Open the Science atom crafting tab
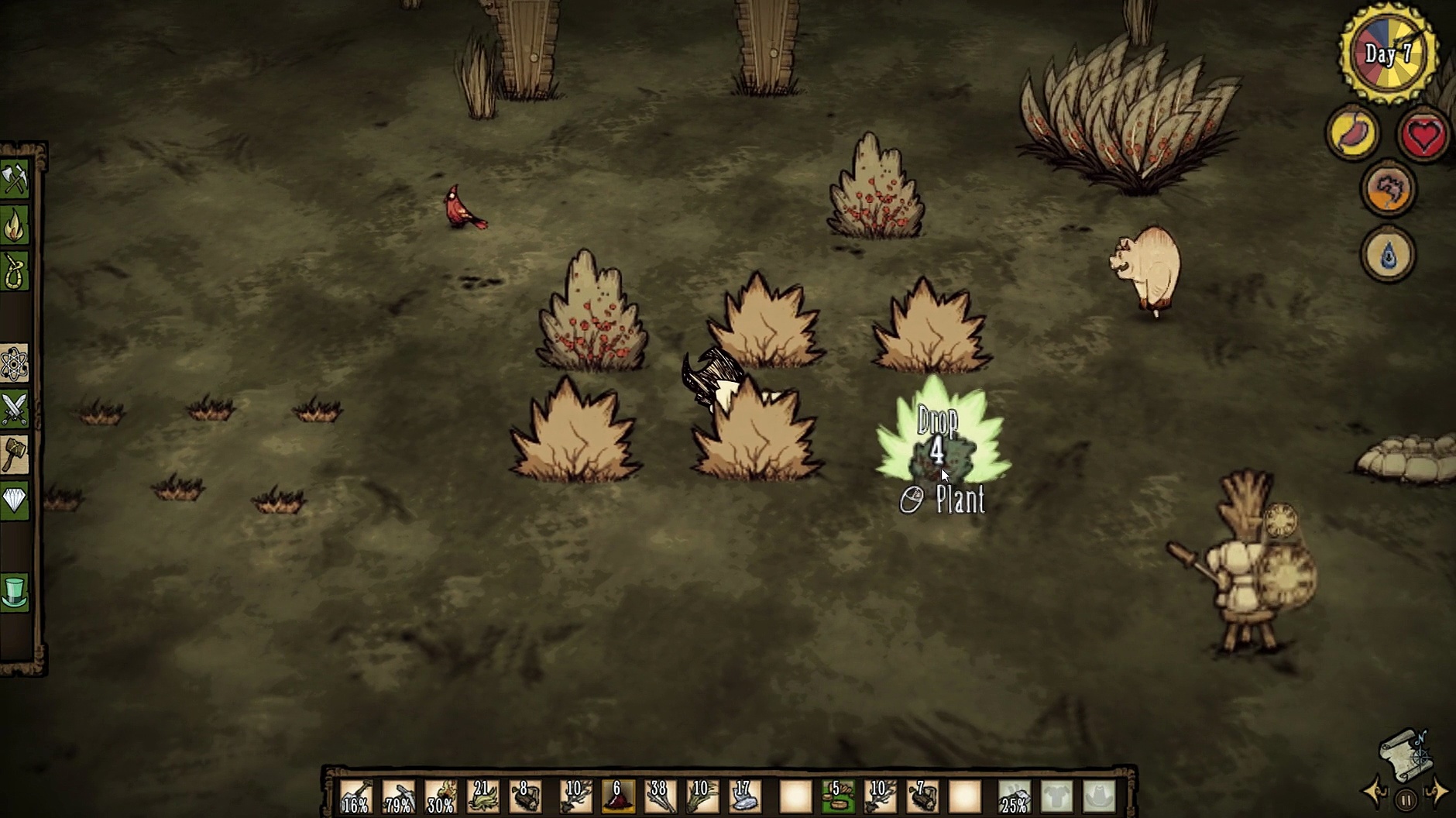The width and height of the screenshot is (1456, 818). click(x=15, y=364)
